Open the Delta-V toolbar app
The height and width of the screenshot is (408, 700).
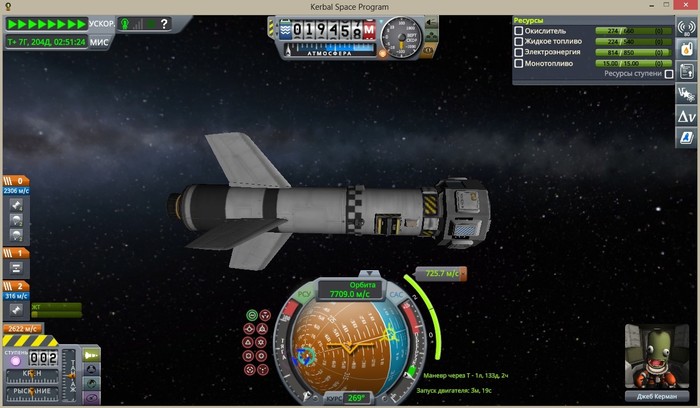coord(687,115)
